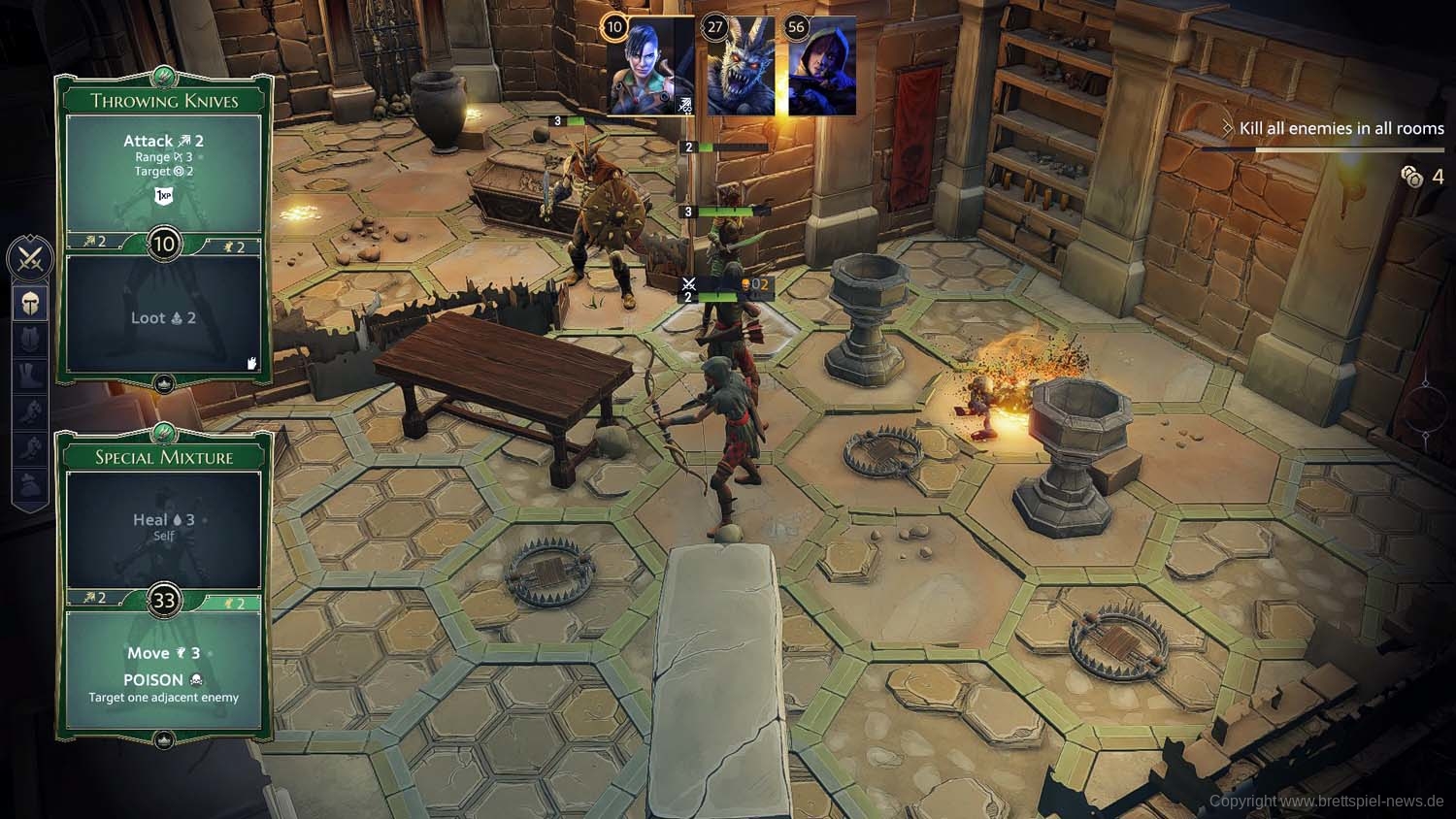This screenshot has width=1456, height=819.
Task: Choose the Loot 2 bottom action
Action: click(163, 317)
